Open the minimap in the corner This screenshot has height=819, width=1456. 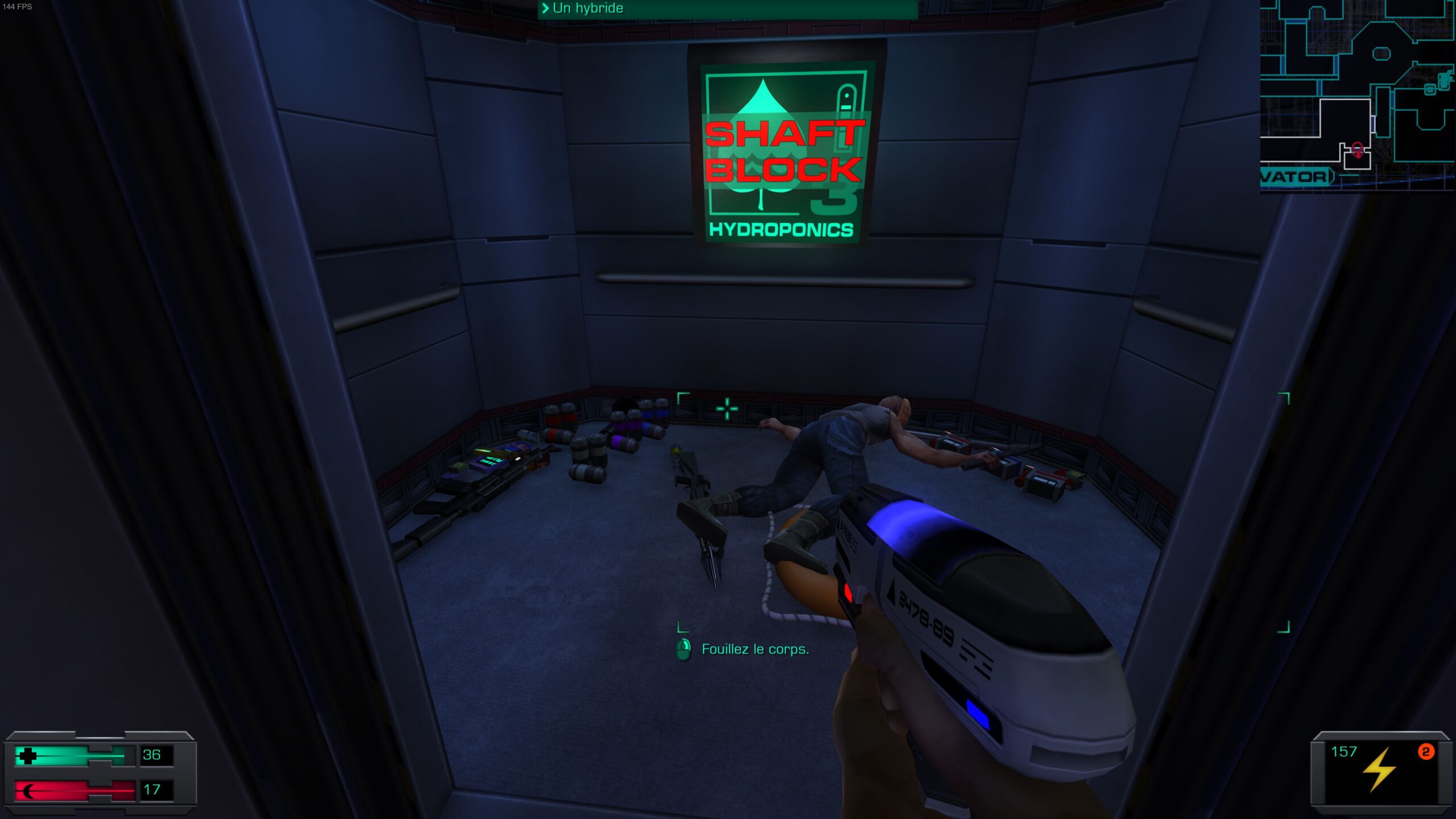pos(1357,96)
